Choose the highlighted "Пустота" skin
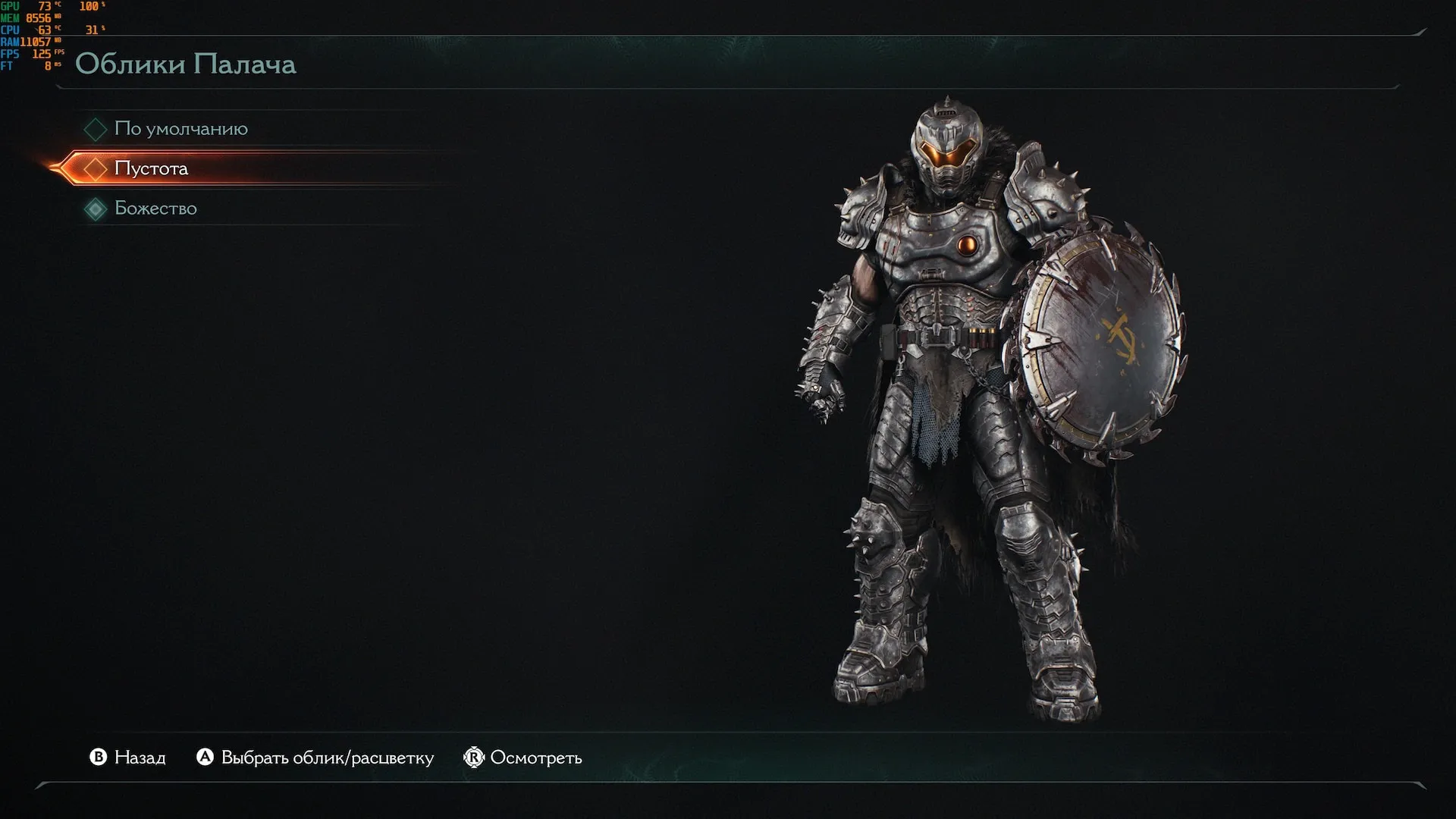Image resolution: width=1456 pixels, height=819 pixels. click(151, 168)
